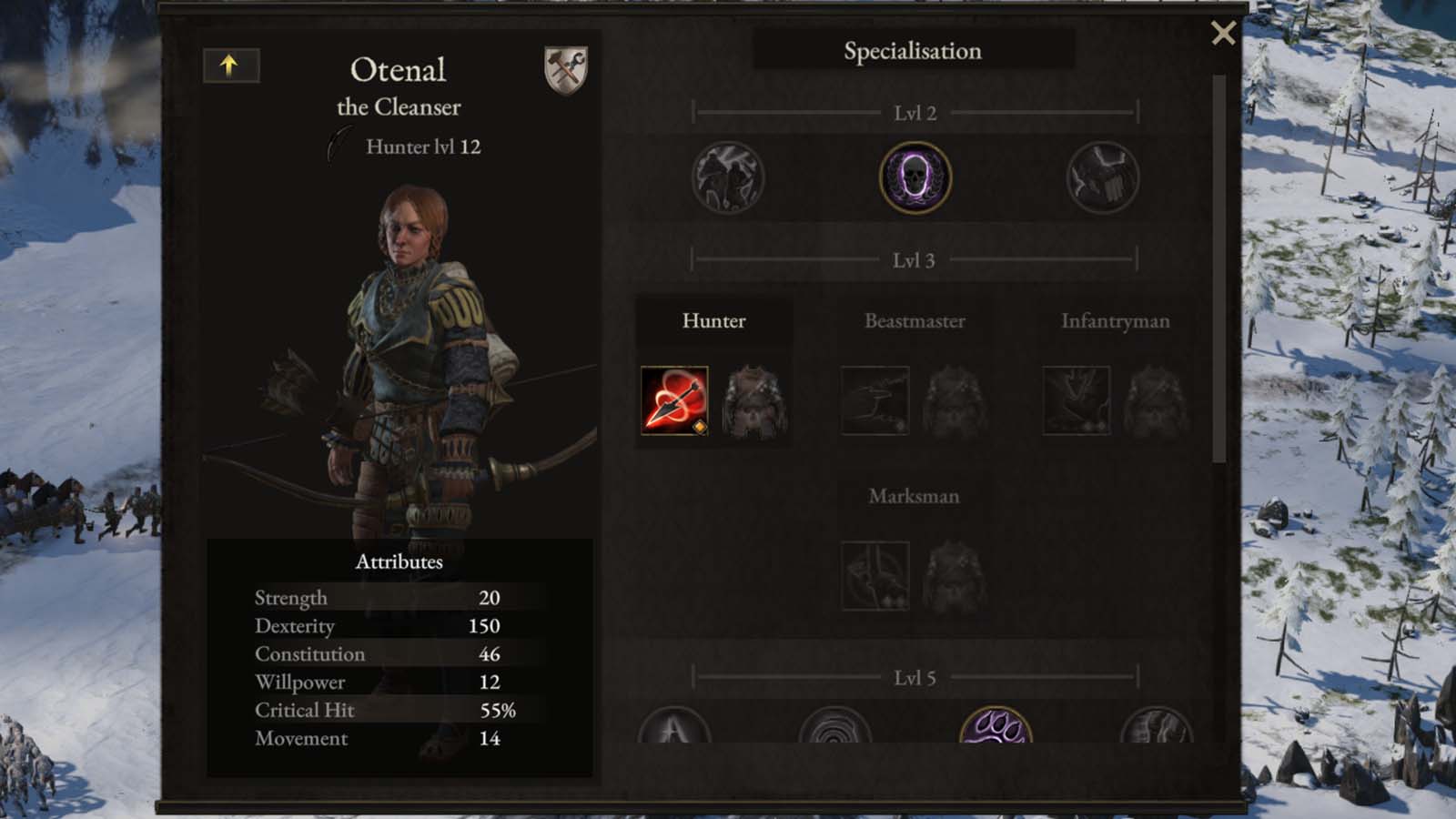Image resolution: width=1456 pixels, height=819 pixels.
Task: Click the rune letter icon in Lvl 5 row
Action: (672, 734)
